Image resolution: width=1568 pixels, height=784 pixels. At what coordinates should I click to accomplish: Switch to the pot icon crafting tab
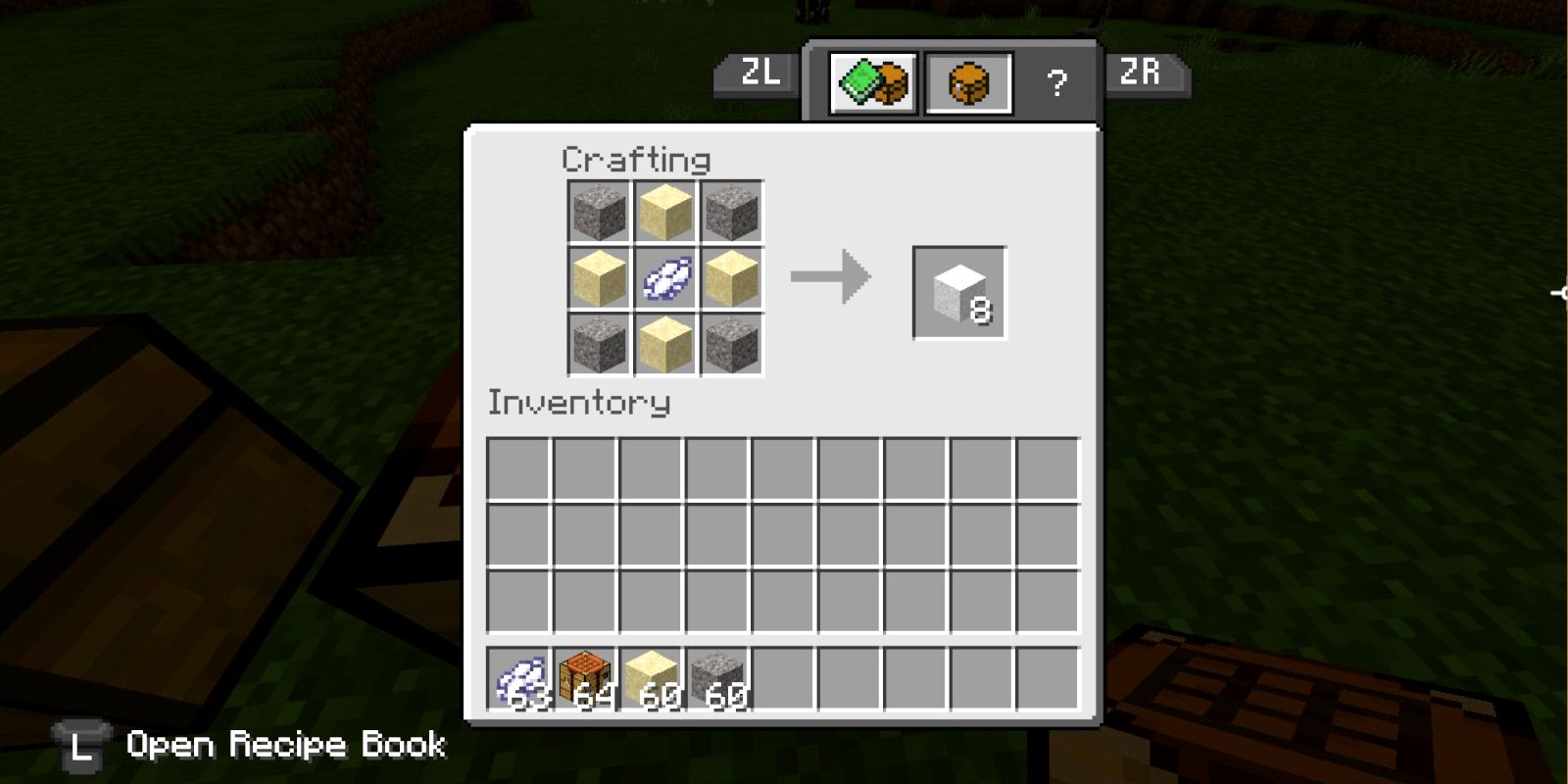(967, 83)
